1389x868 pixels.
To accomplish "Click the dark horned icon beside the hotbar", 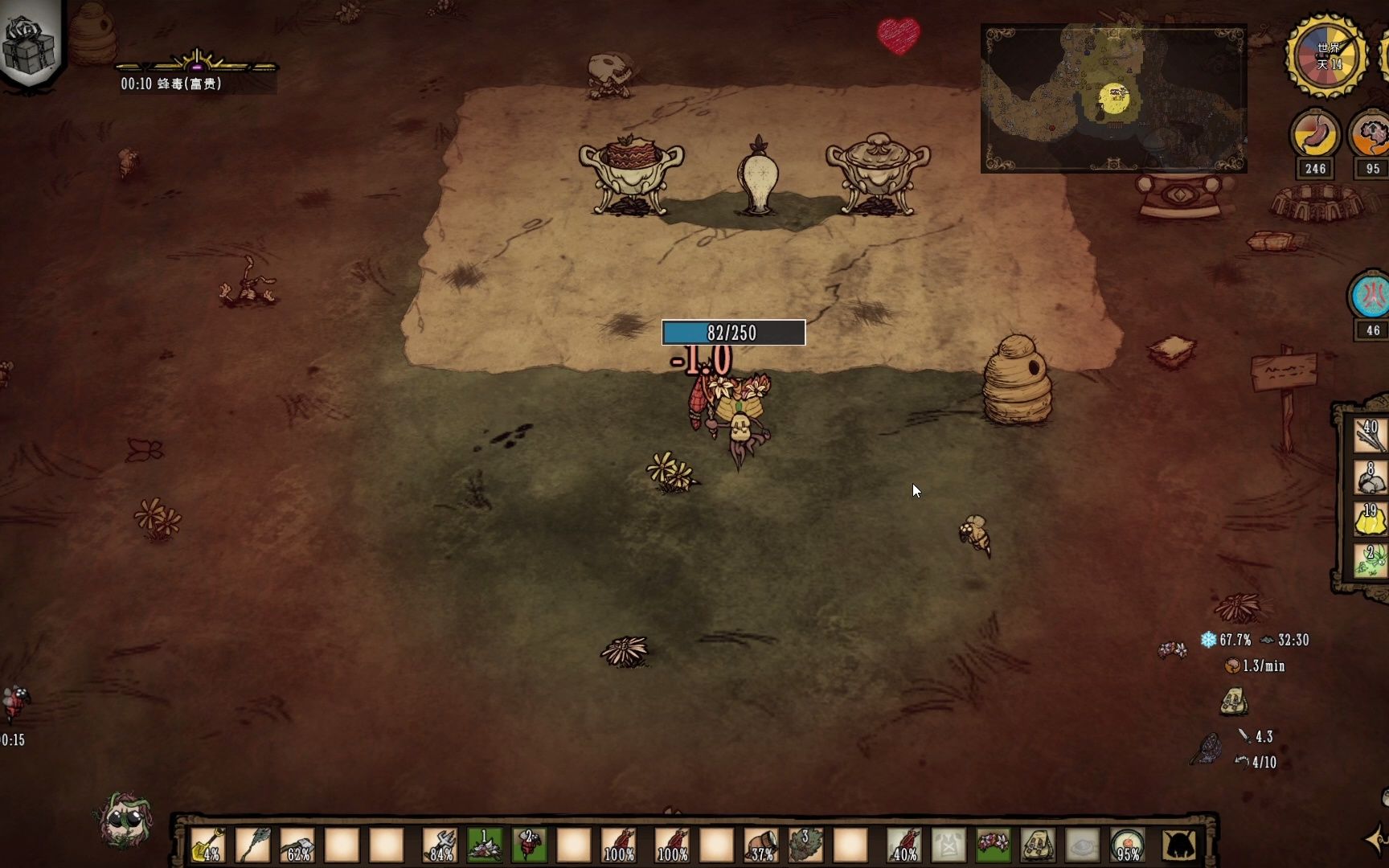I will pyautogui.click(x=1179, y=845).
